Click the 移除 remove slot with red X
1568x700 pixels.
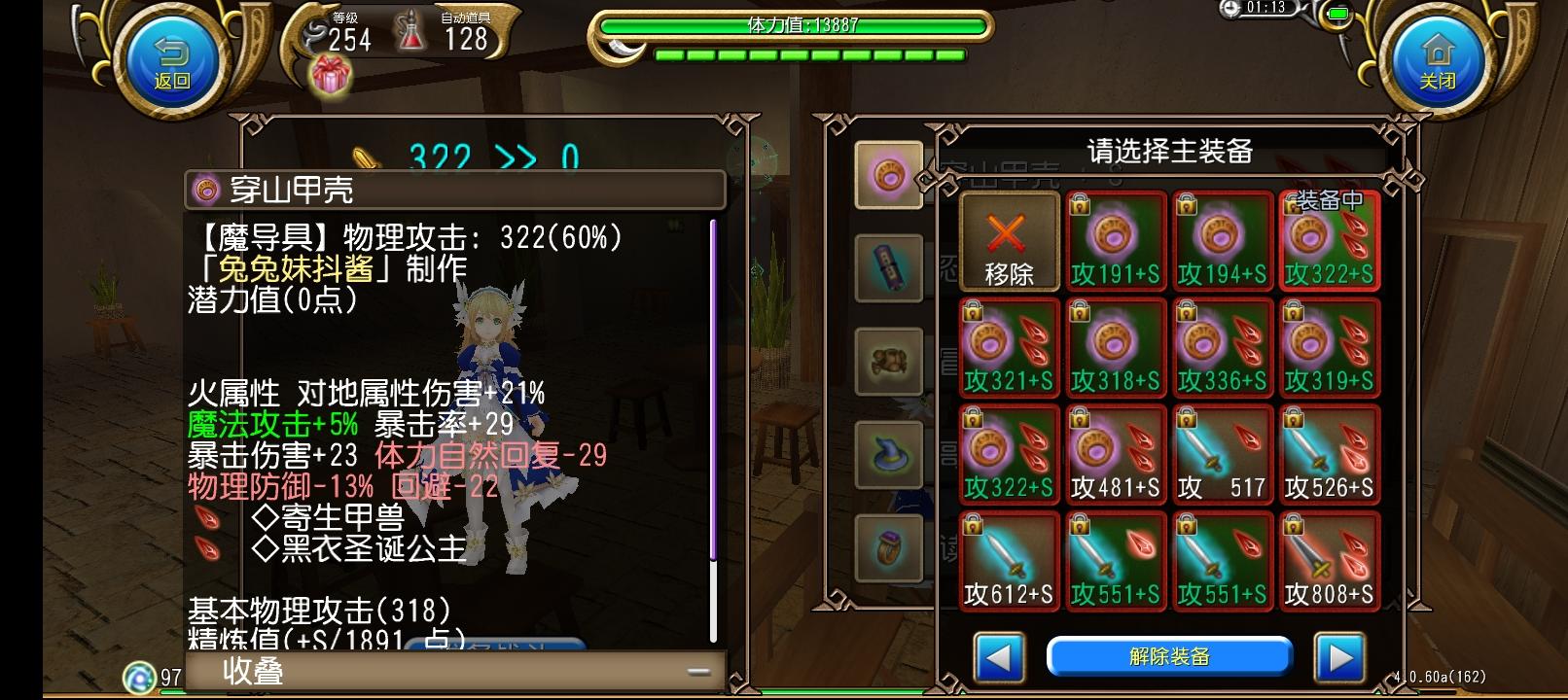pos(1008,241)
